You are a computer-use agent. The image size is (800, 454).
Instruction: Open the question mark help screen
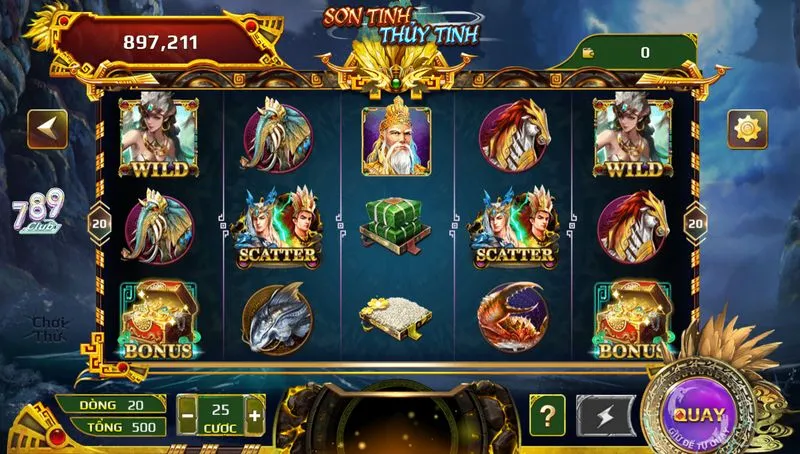pos(547,414)
